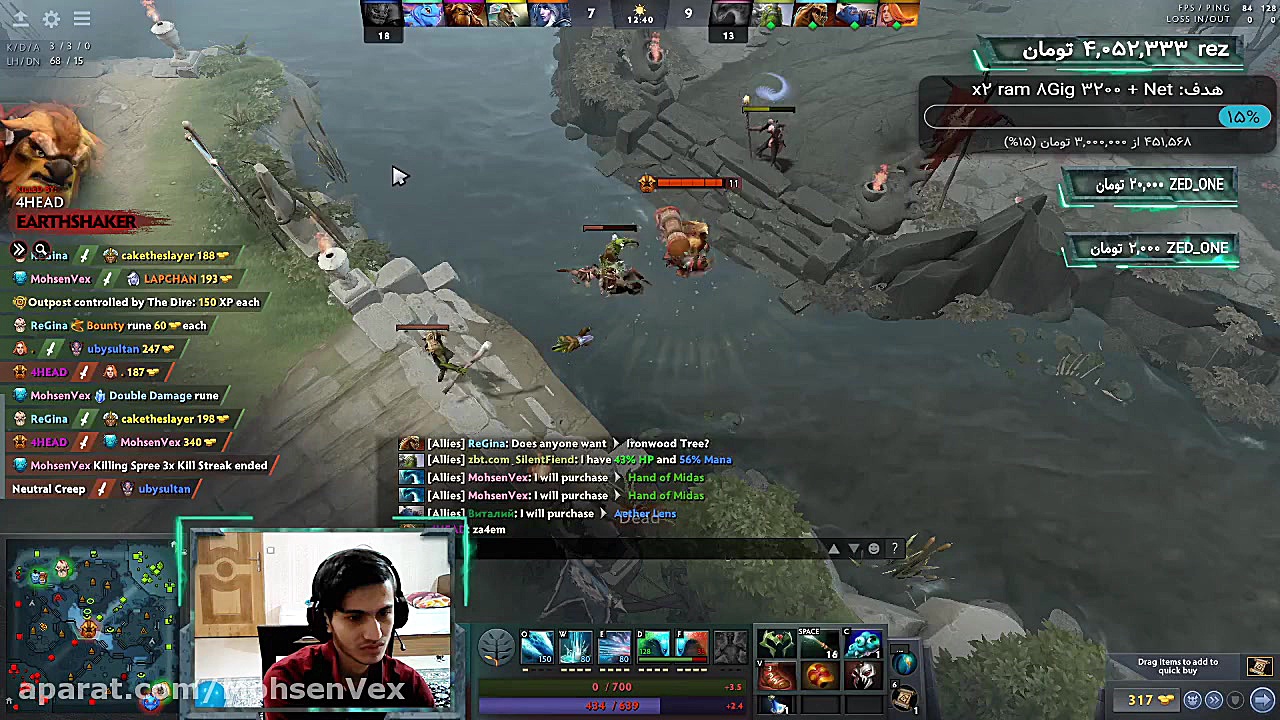Click the magnifier icon above the kill feed
1280x720 pixels.
(41, 250)
